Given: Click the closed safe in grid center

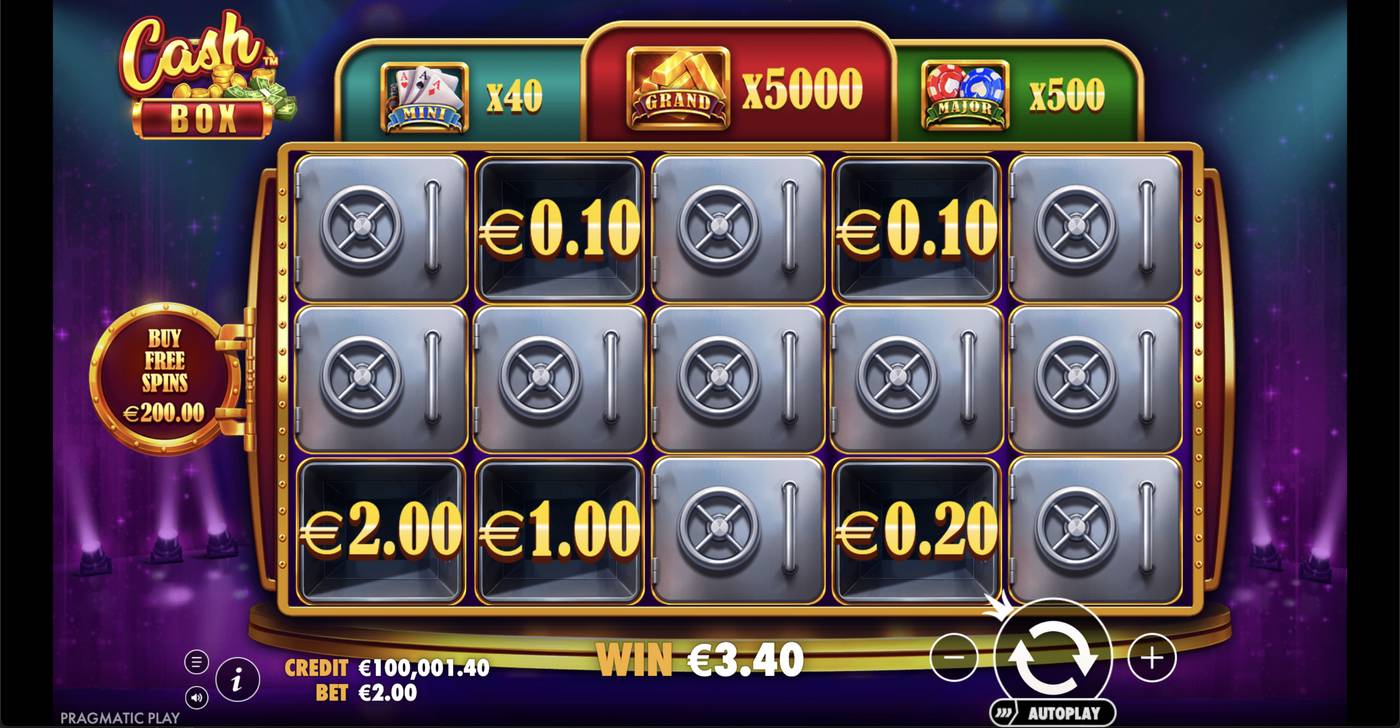Looking at the screenshot, I should pyautogui.click(x=737, y=380).
